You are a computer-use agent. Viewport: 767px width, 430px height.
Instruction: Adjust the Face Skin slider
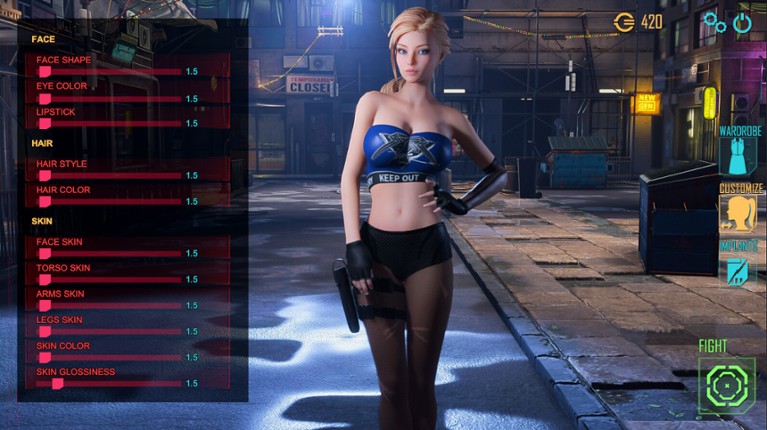[110, 254]
